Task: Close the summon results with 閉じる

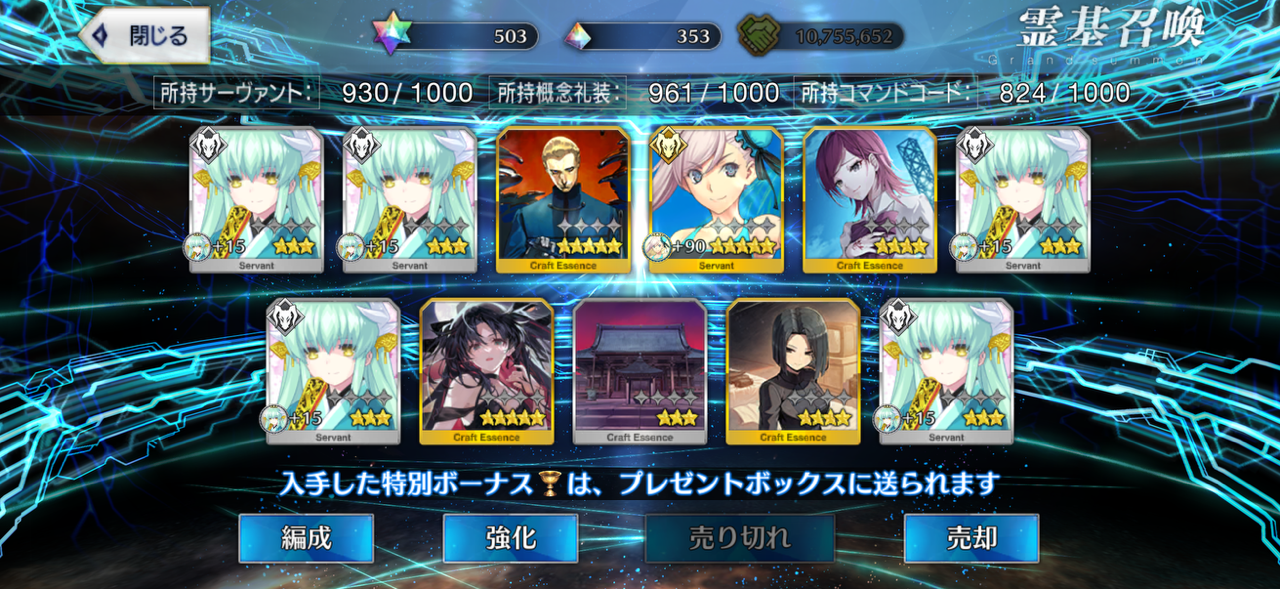Action: tap(145, 37)
